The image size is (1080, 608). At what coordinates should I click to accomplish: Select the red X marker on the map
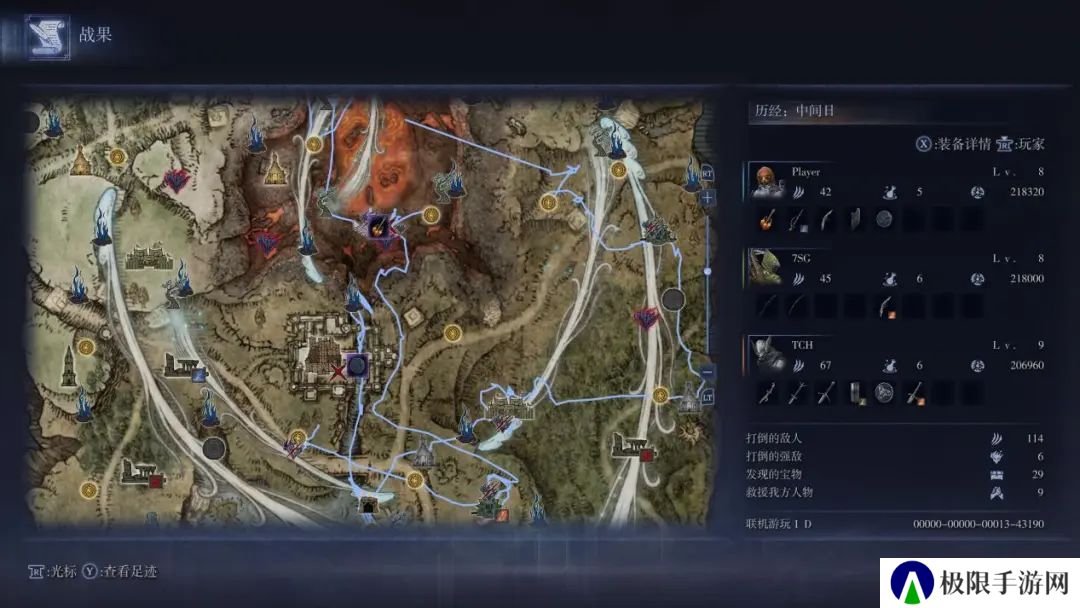pyautogui.click(x=338, y=372)
